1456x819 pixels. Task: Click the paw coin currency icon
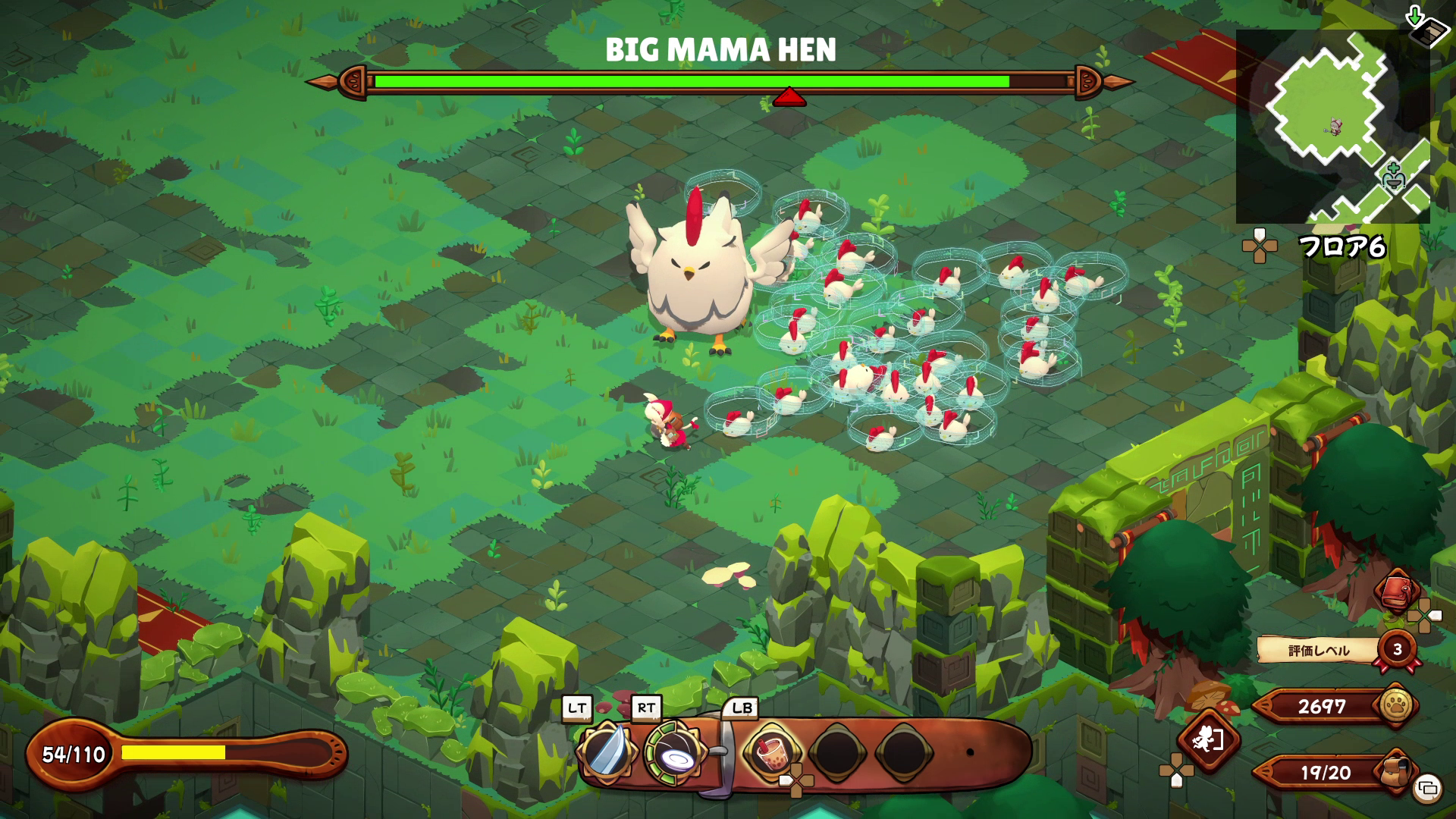point(1397,705)
